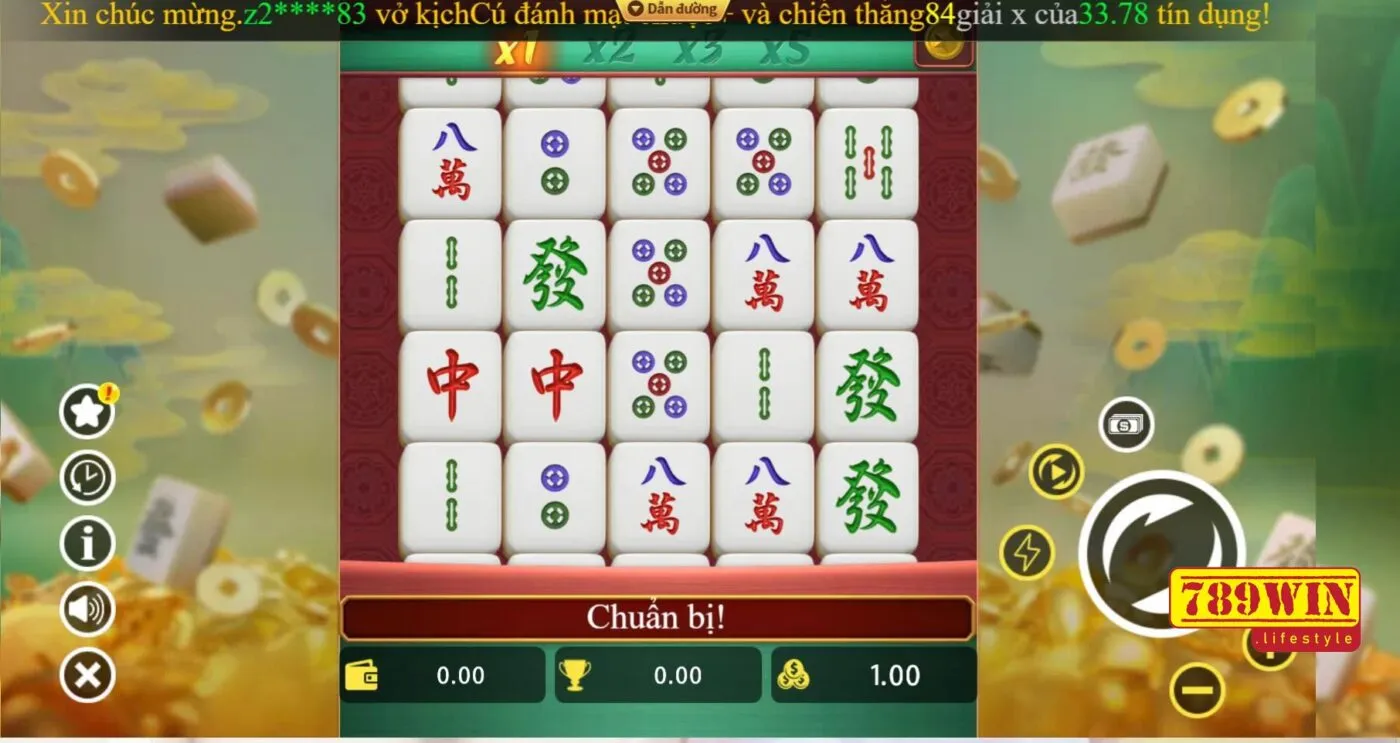Click the Dẫn đường button

pos(671,10)
